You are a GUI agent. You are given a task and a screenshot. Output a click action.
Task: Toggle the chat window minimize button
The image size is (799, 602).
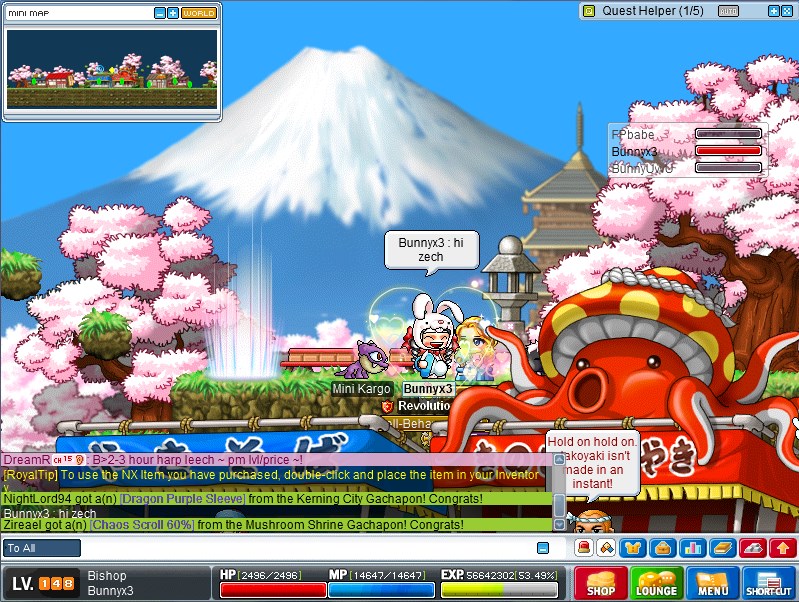543,548
